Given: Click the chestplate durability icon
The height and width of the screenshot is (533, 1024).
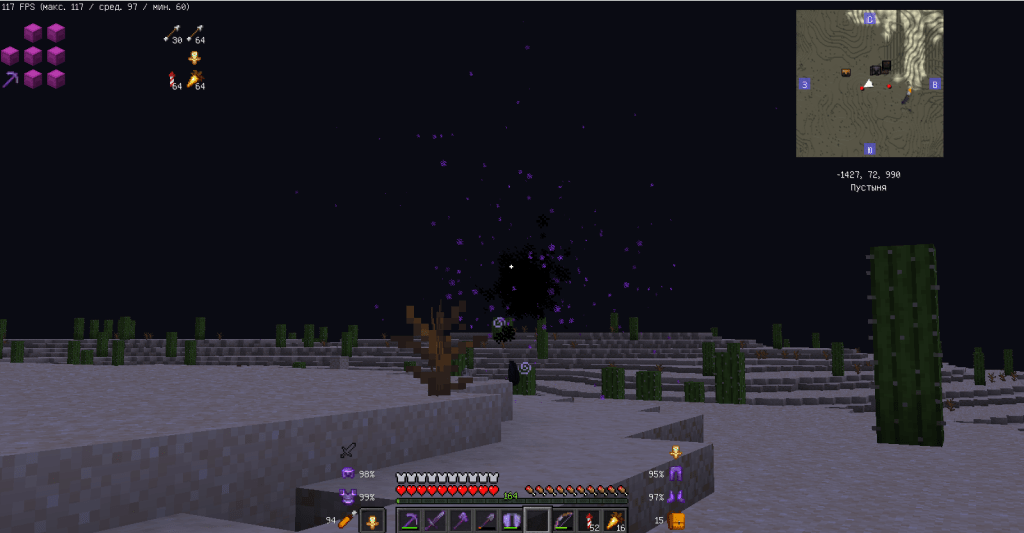Looking at the screenshot, I should (x=348, y=496).
